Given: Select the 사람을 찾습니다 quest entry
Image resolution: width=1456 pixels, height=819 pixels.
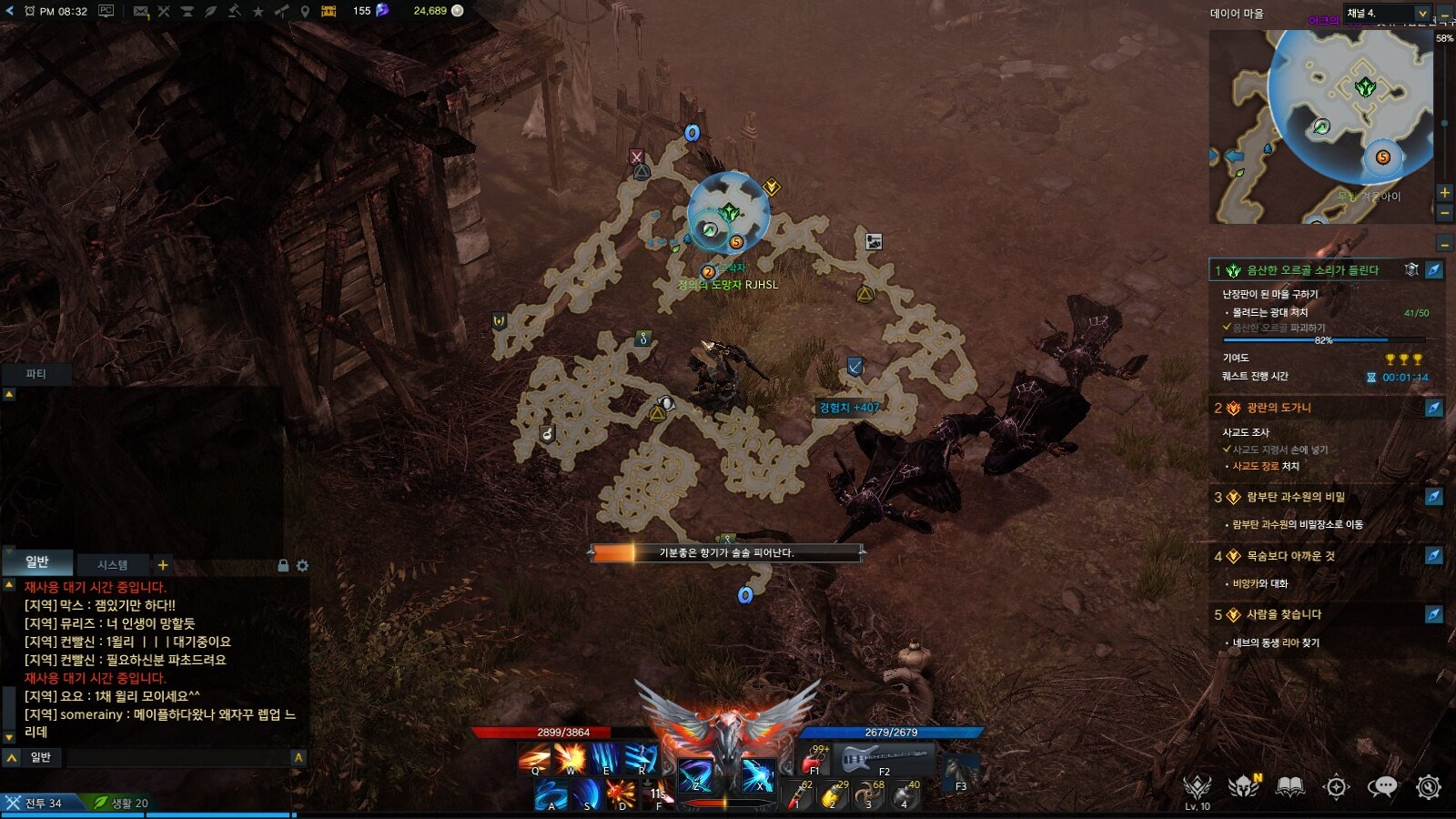Looking at the screenshot, I should (1283, 614).
